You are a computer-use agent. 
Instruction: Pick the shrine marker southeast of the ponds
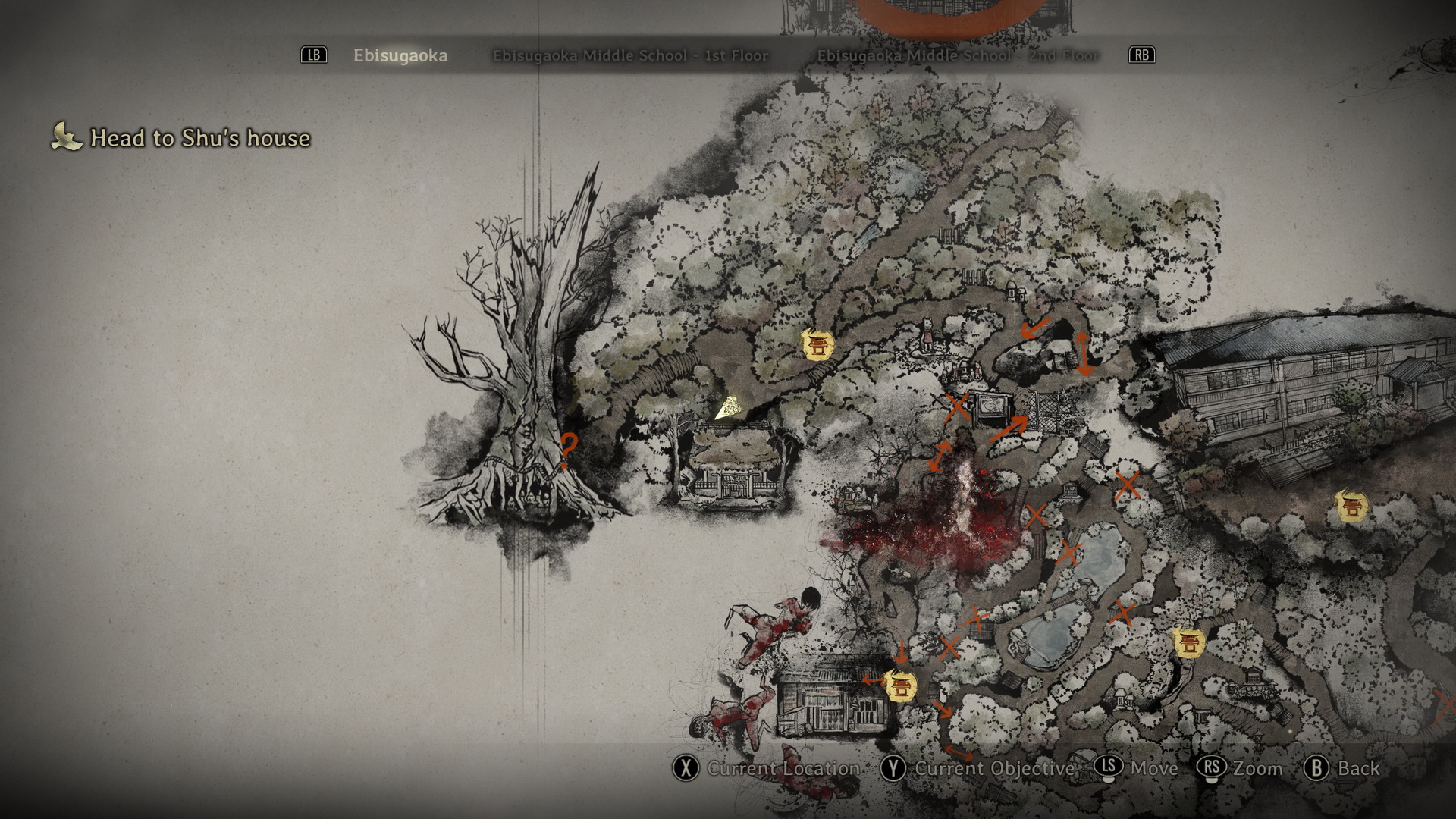click(x=1188, y=642)
